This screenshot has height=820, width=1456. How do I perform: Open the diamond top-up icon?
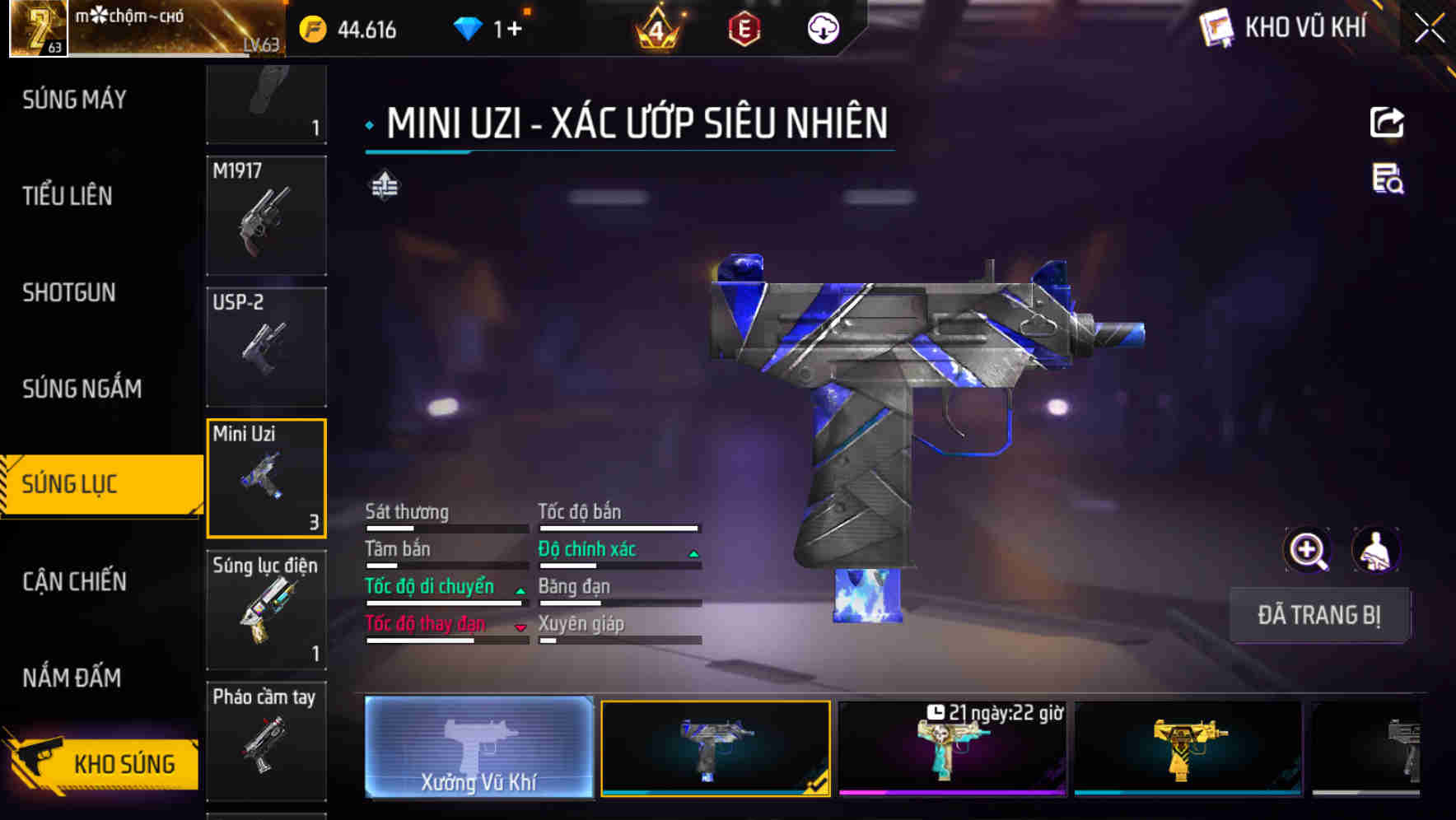click(469, 28)
